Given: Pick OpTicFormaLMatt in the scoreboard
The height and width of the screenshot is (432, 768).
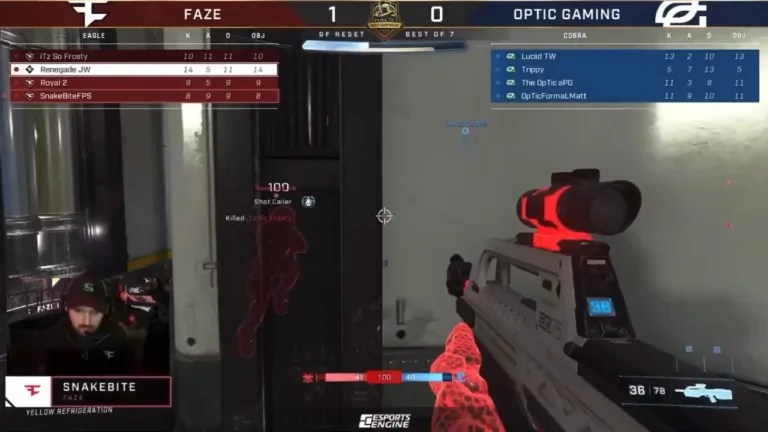Looking at the screenshot, I should click(x=618, y=96).
